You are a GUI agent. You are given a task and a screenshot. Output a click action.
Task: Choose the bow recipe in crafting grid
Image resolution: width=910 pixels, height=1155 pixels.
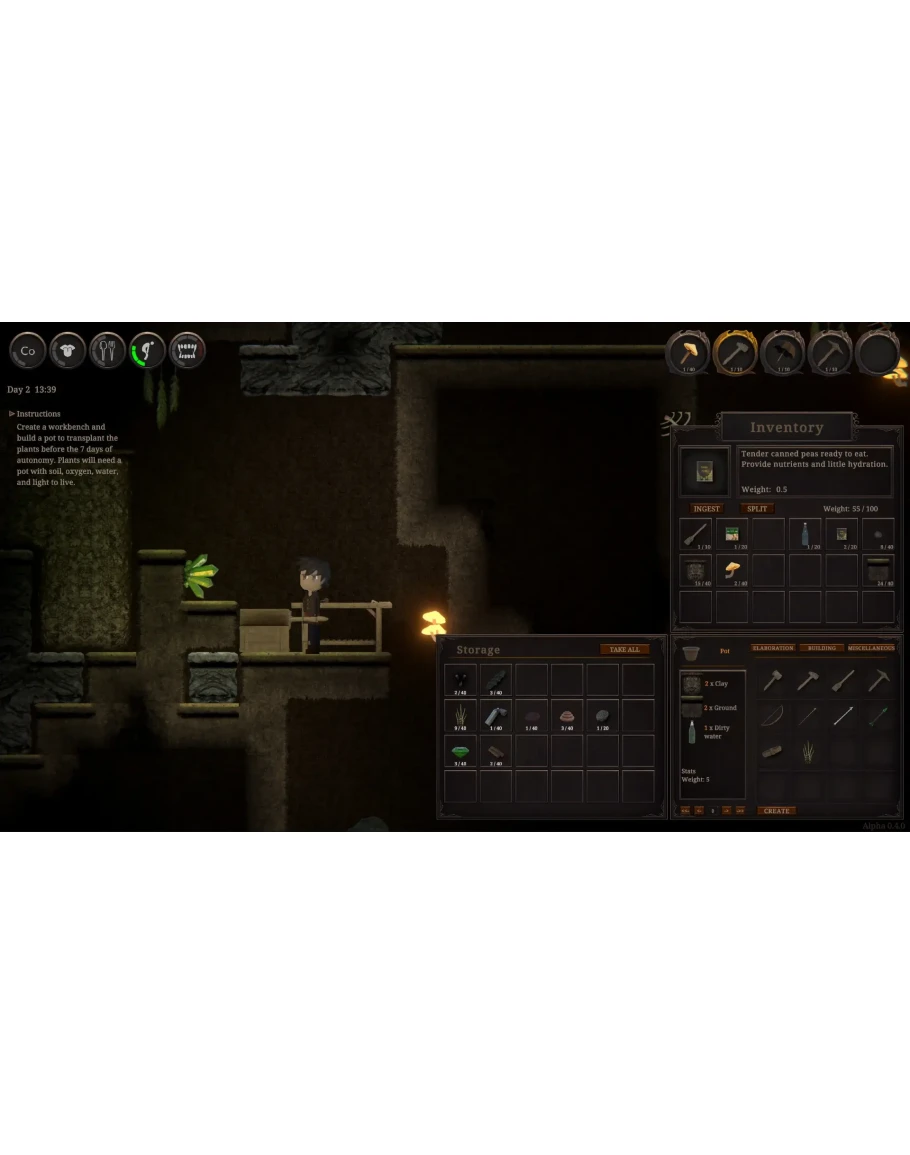click(771, 715)
